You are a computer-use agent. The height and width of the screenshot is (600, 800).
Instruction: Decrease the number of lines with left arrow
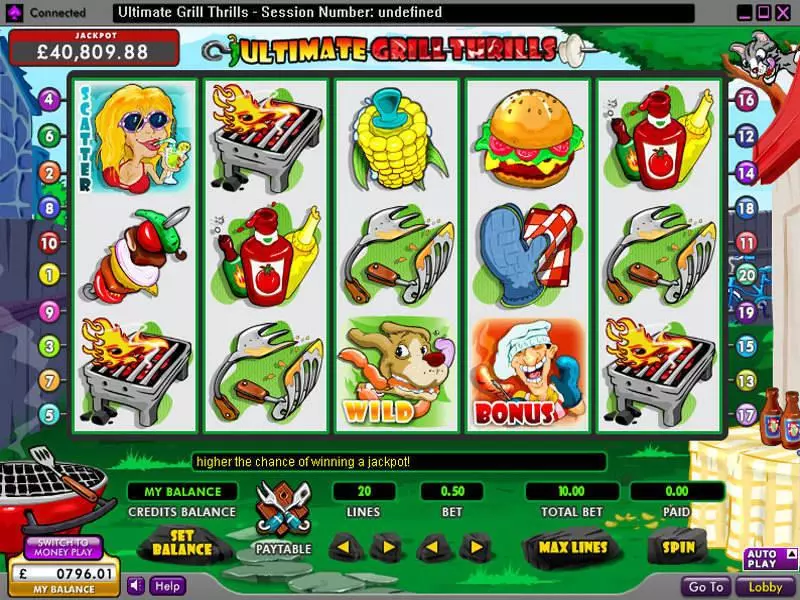point(343,547)
